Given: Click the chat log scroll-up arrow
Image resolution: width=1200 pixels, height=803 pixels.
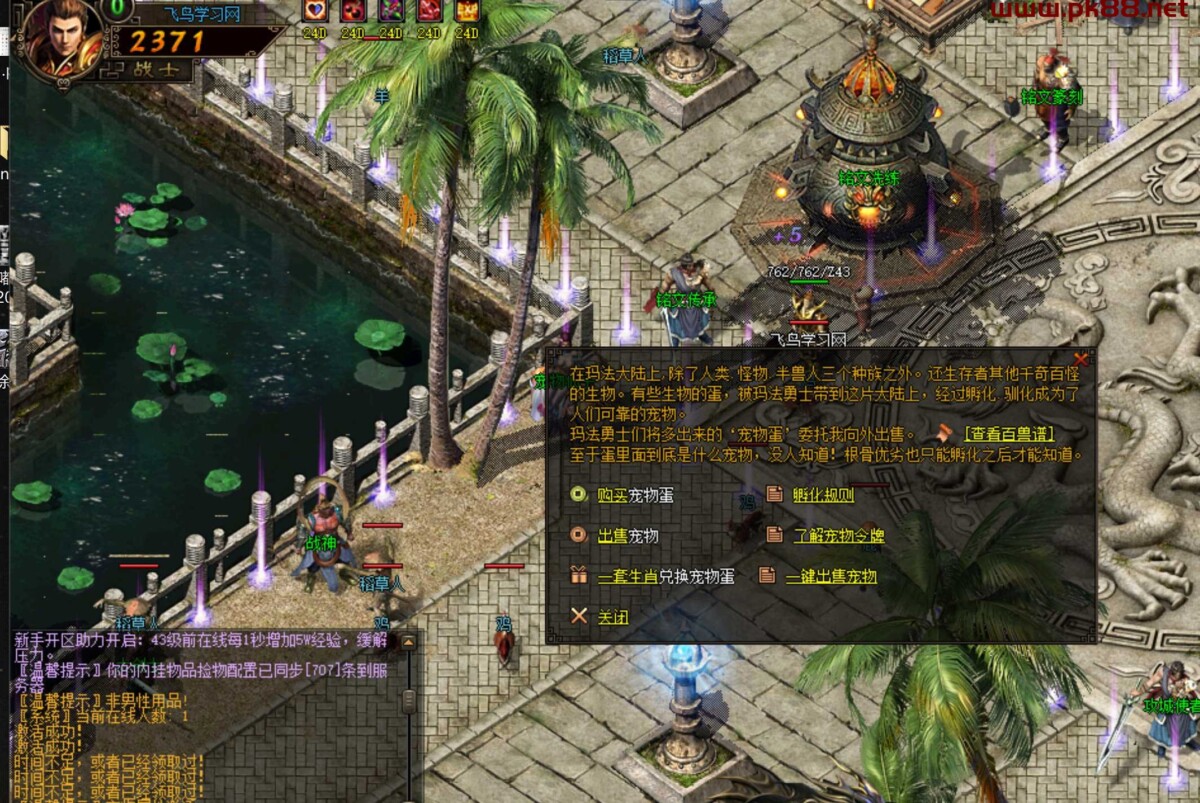Looking at the screenshot, I should (408, 643).
